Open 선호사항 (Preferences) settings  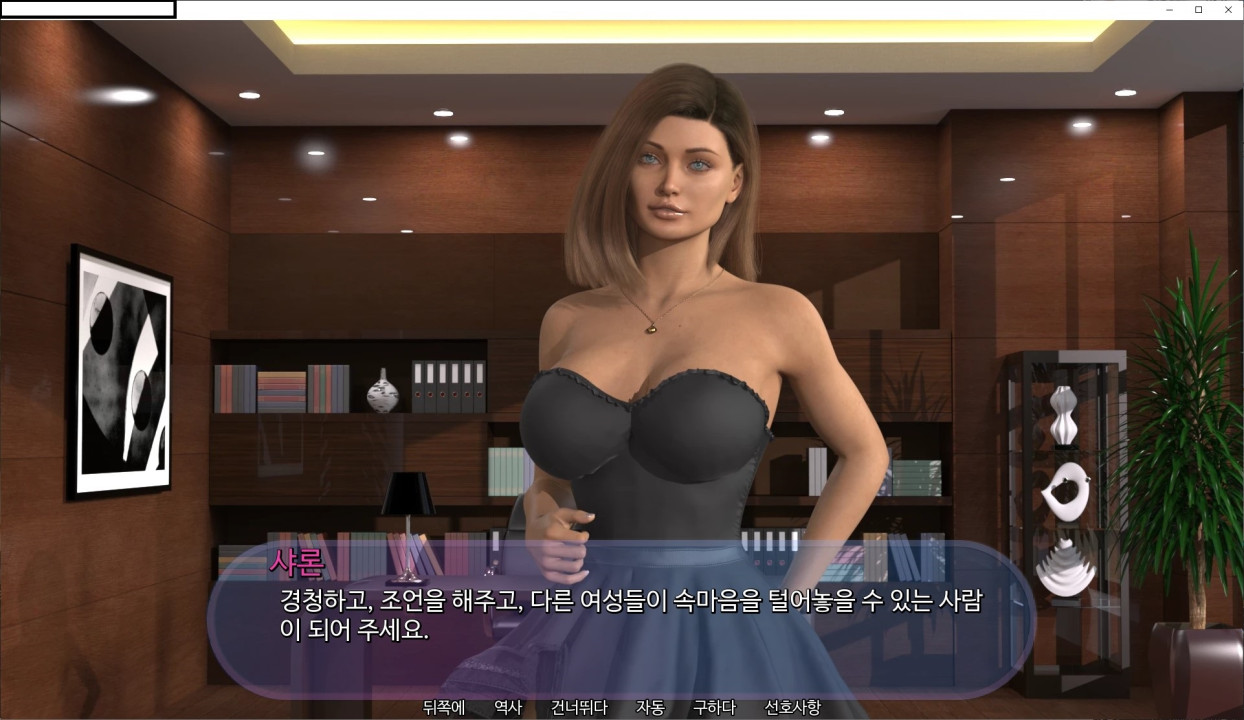tap(792, 708)
